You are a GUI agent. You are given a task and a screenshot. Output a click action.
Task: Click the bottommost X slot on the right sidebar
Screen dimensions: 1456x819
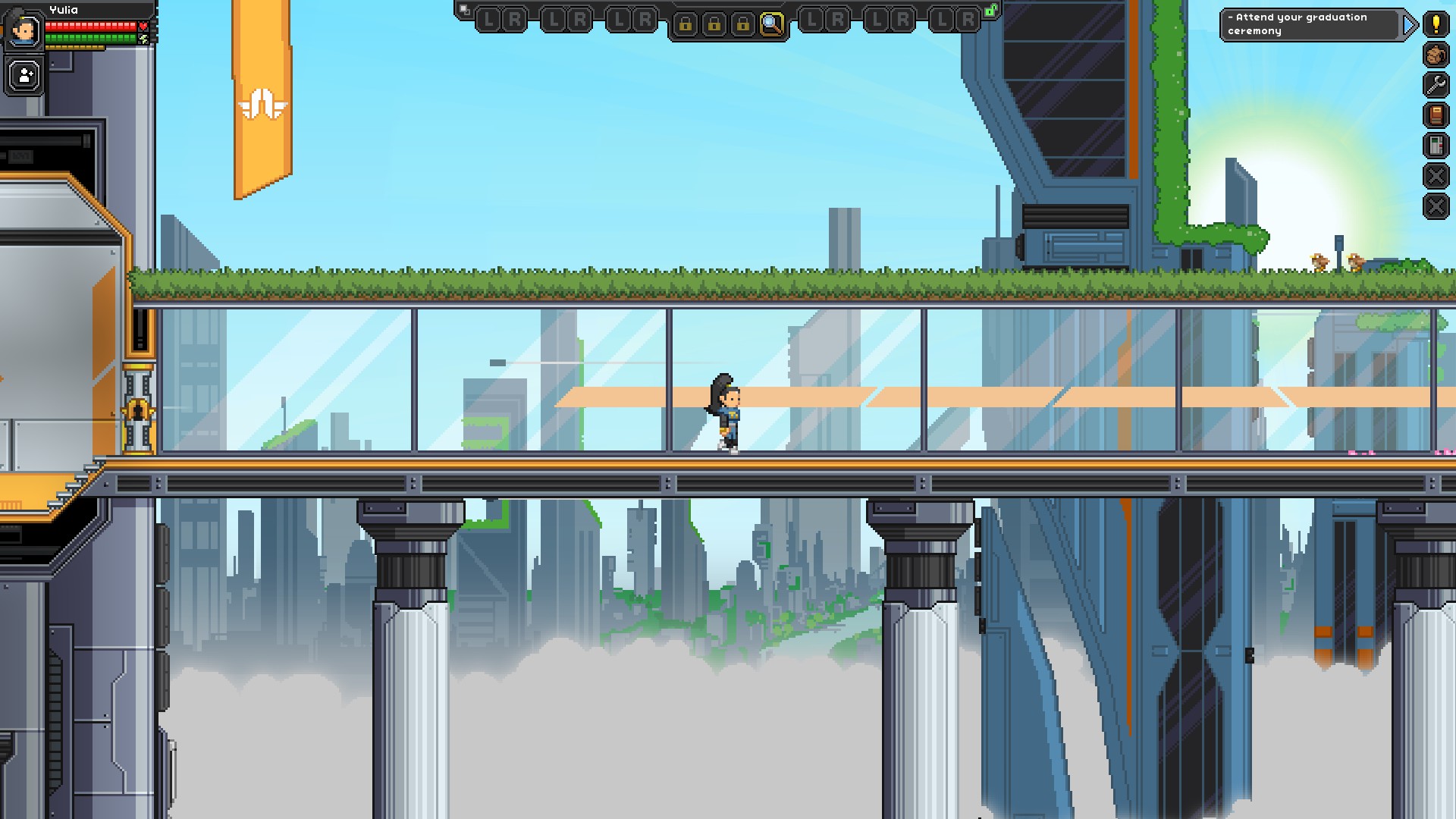(x=1436, y=205)
